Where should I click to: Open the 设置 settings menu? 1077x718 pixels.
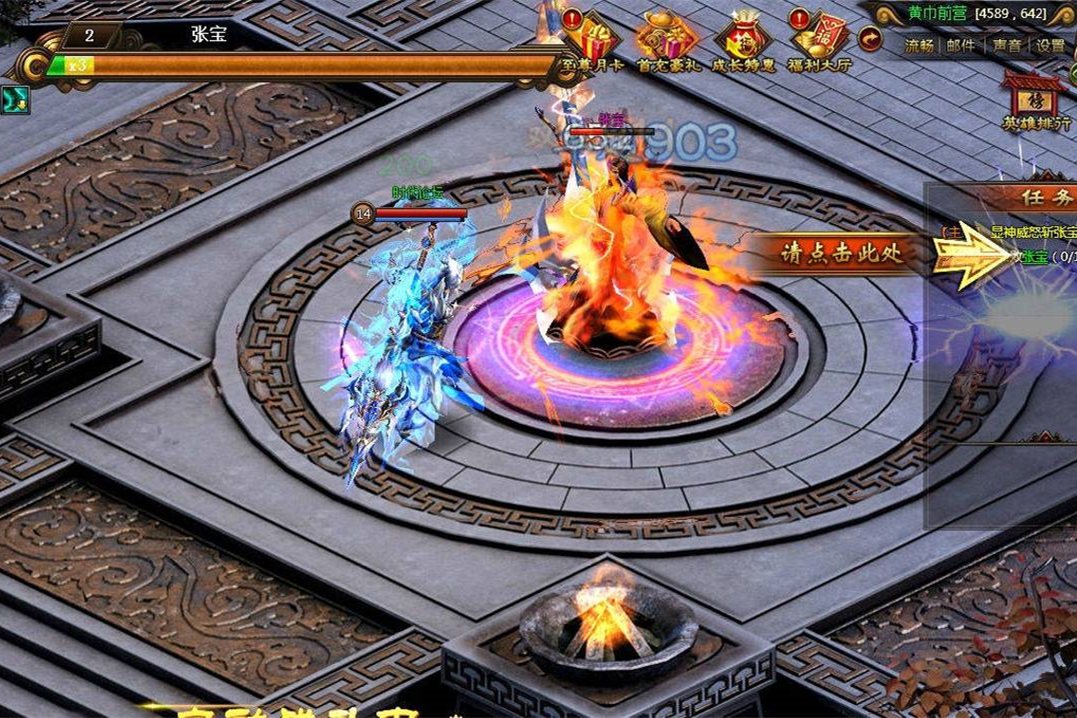[x=1050, y=45]
